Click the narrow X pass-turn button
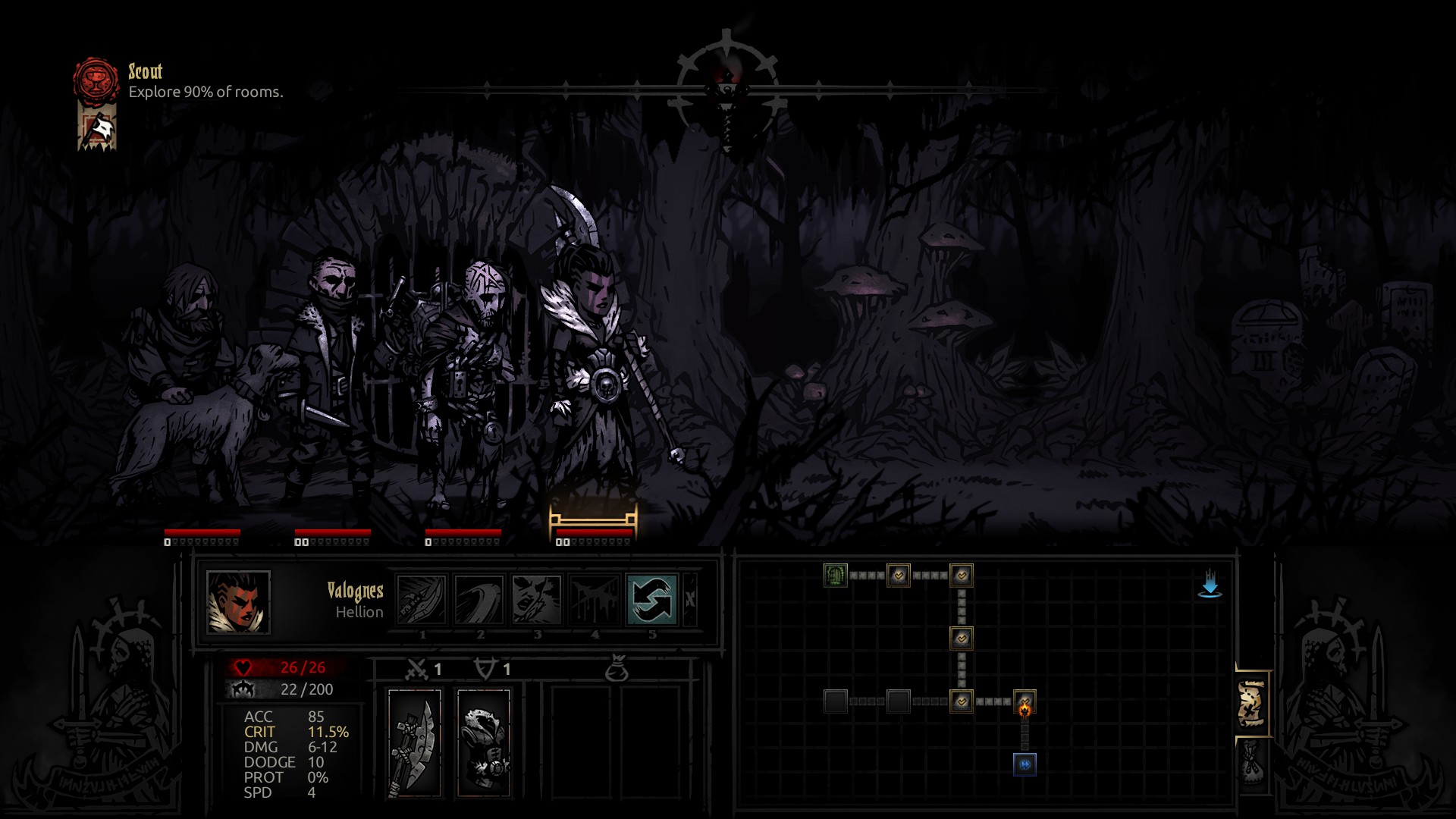The image size is (1456, 819). point(690,599)
